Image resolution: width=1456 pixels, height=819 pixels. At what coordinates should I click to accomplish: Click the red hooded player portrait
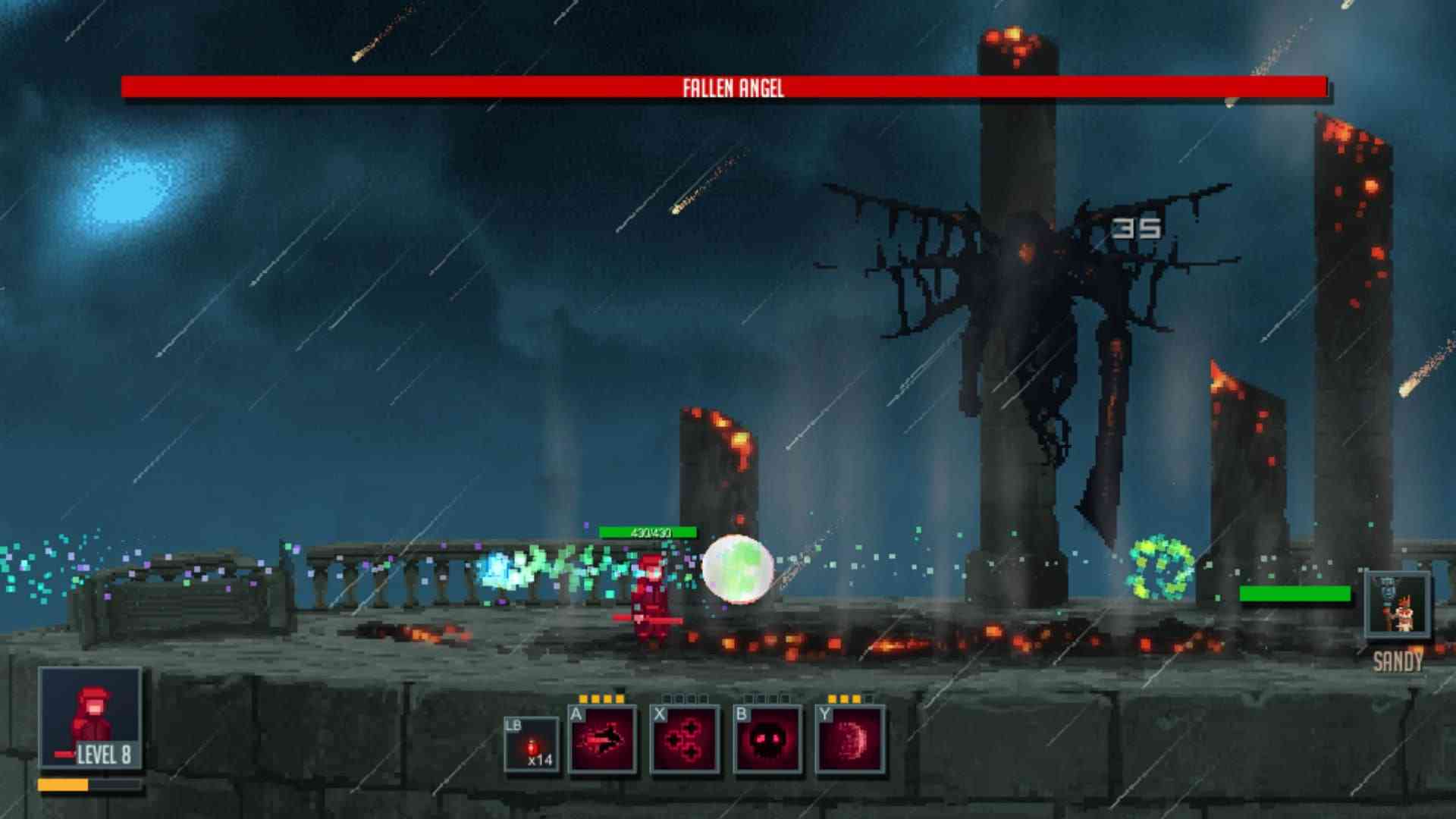click(90, 717)
